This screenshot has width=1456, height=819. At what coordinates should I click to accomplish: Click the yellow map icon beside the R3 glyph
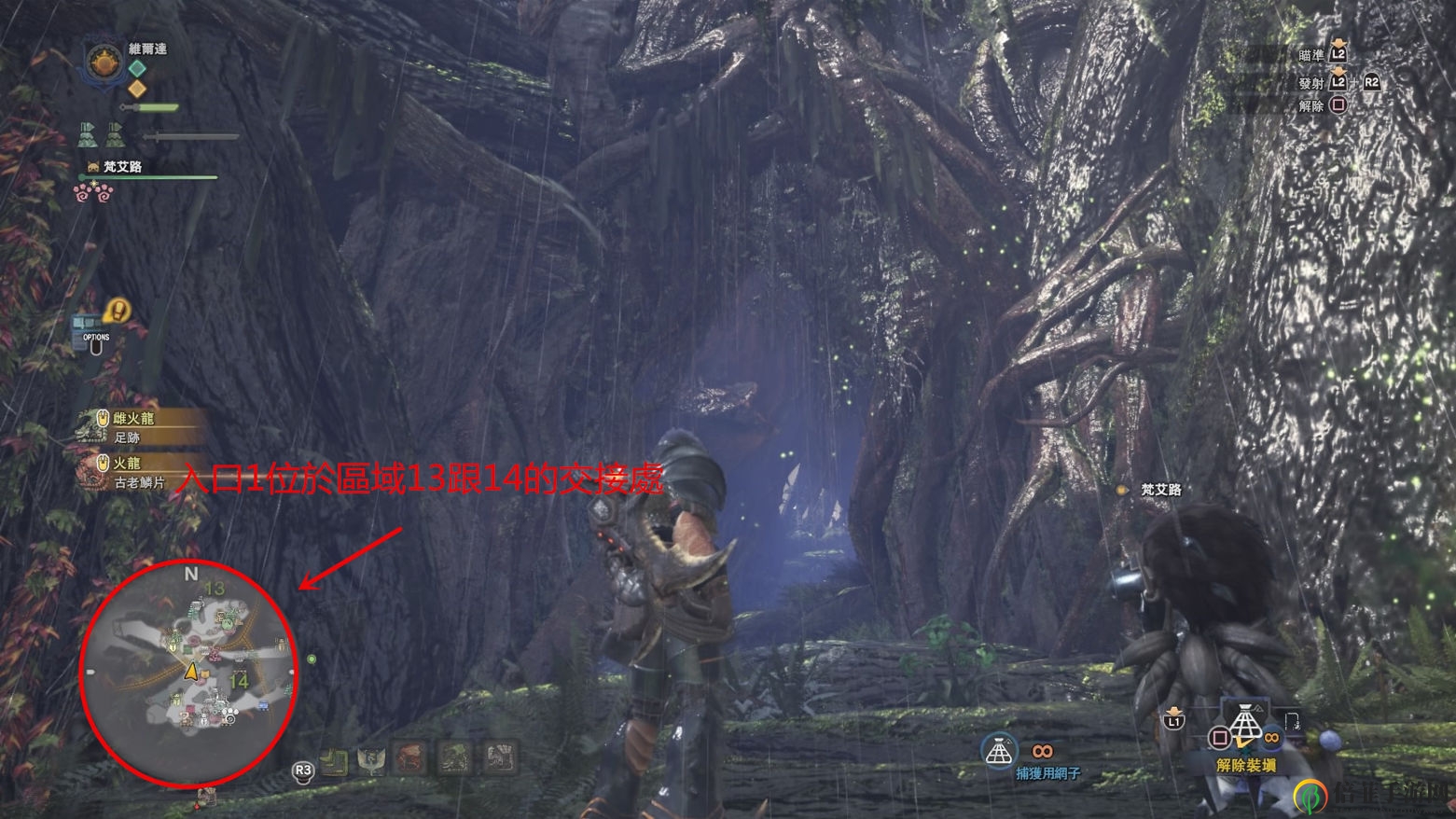[333, 762]
